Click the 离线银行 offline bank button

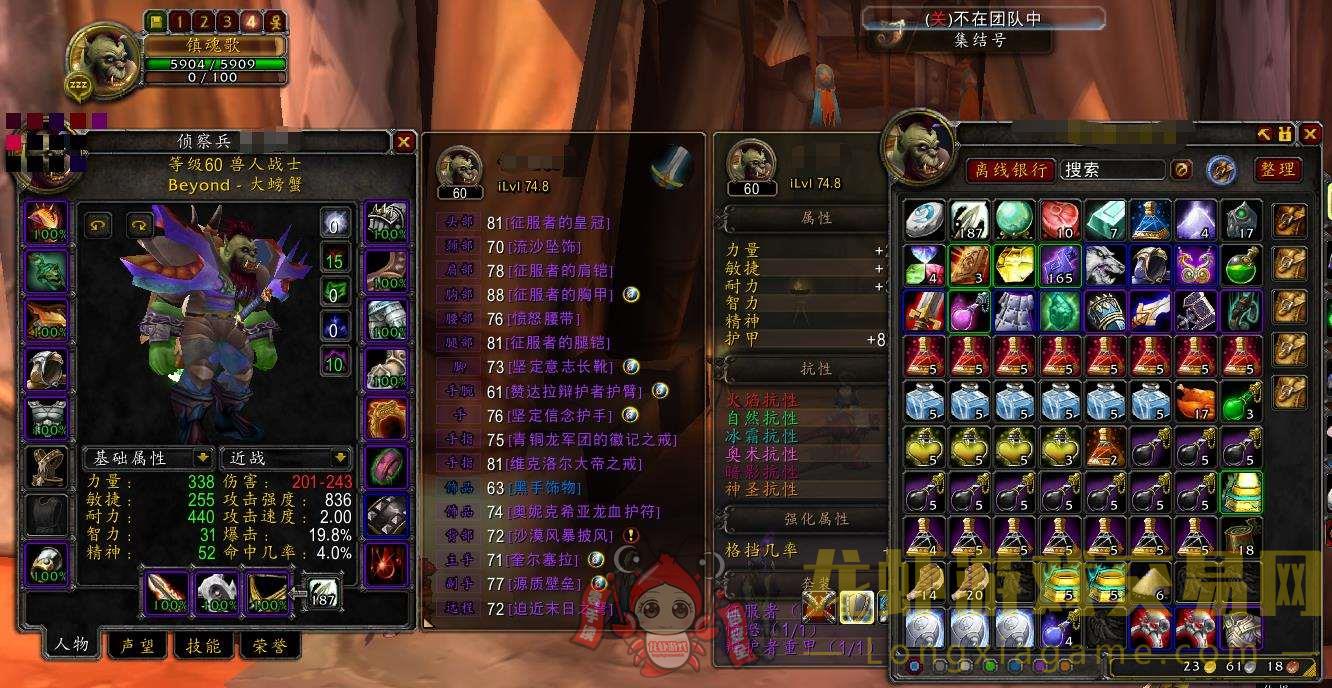1010,170
